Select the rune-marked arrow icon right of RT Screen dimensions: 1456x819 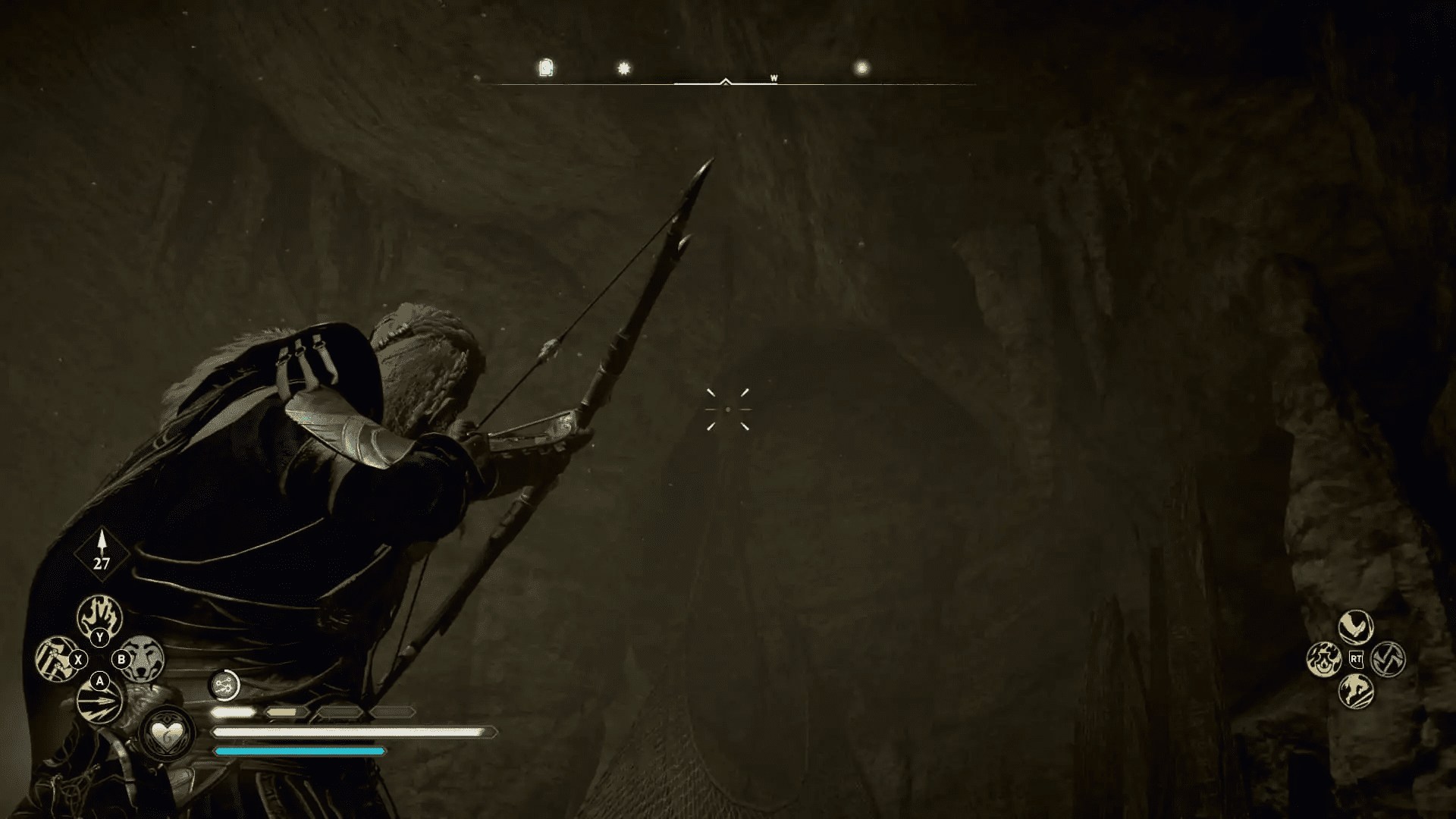[x=1389, y=658]
